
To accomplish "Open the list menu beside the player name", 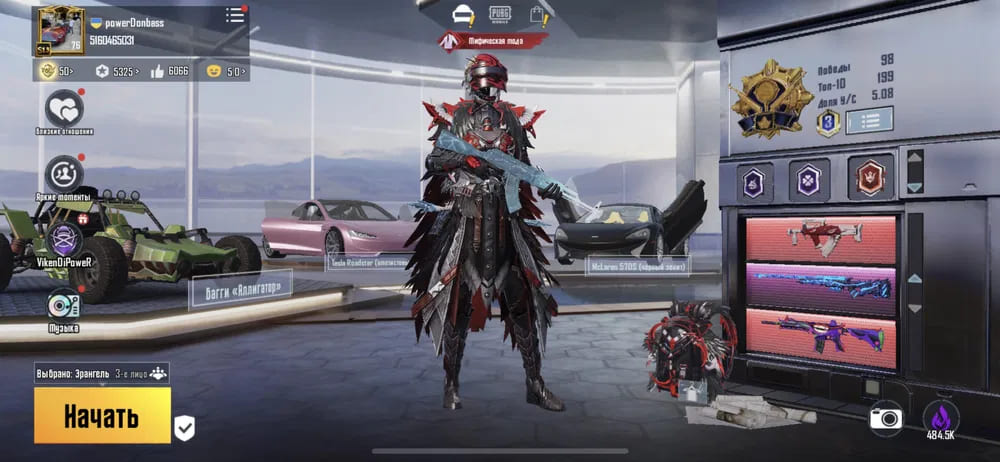I will point(235,15).
